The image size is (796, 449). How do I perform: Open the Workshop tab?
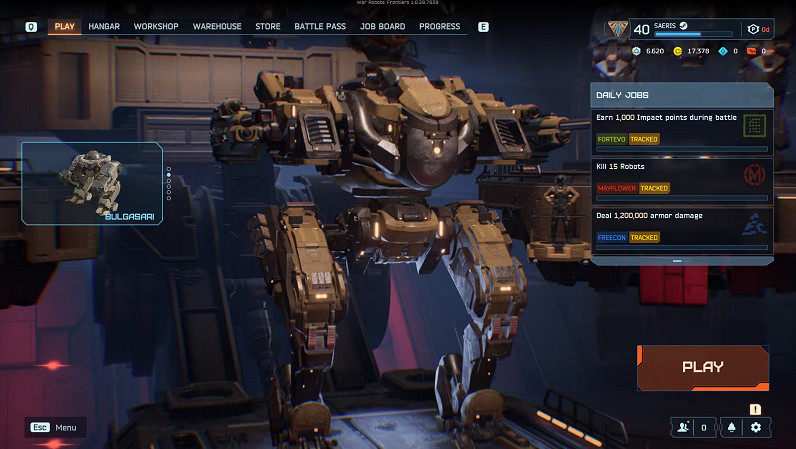(155, 26)
